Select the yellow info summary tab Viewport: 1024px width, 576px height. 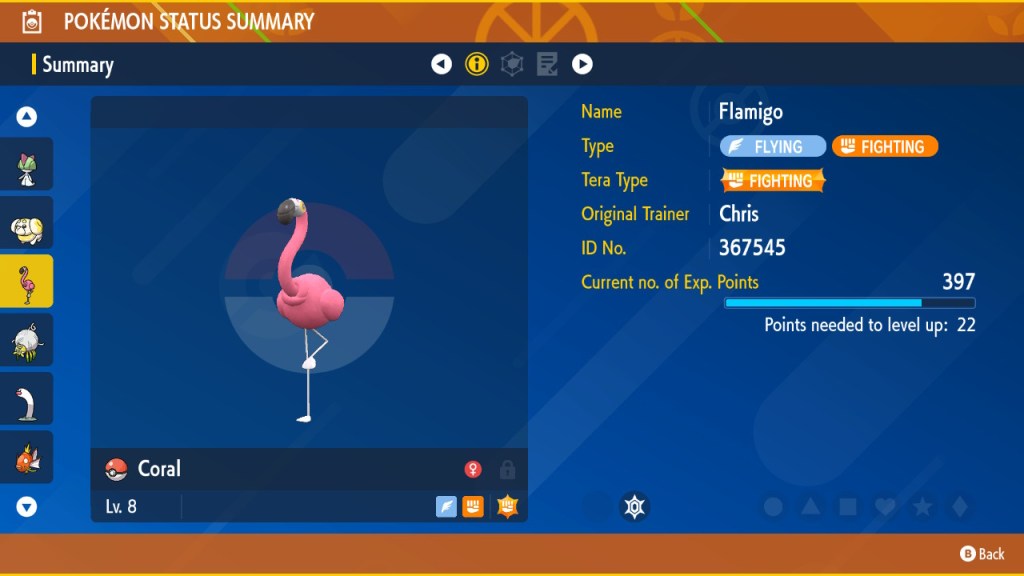477,65
